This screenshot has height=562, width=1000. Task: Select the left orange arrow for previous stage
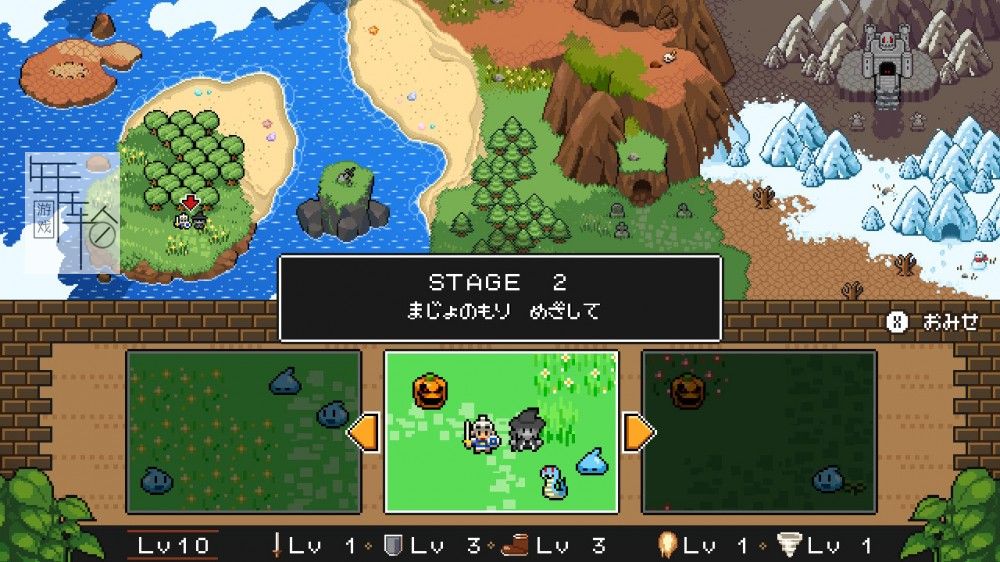(x=362, y=433)
